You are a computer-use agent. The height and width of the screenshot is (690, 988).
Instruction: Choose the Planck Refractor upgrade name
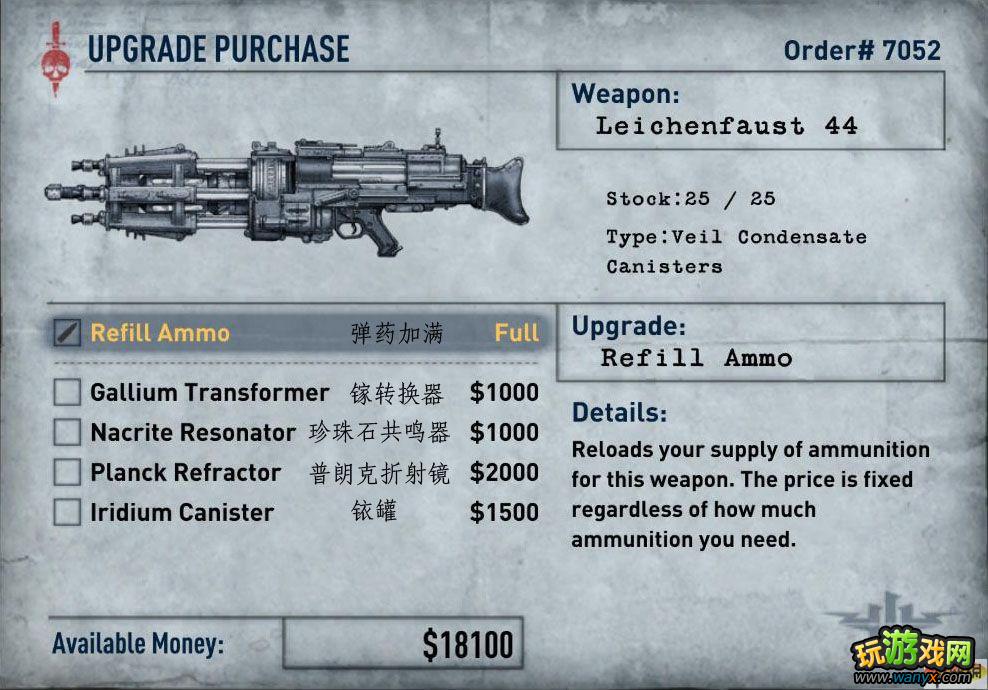[186, 472]
